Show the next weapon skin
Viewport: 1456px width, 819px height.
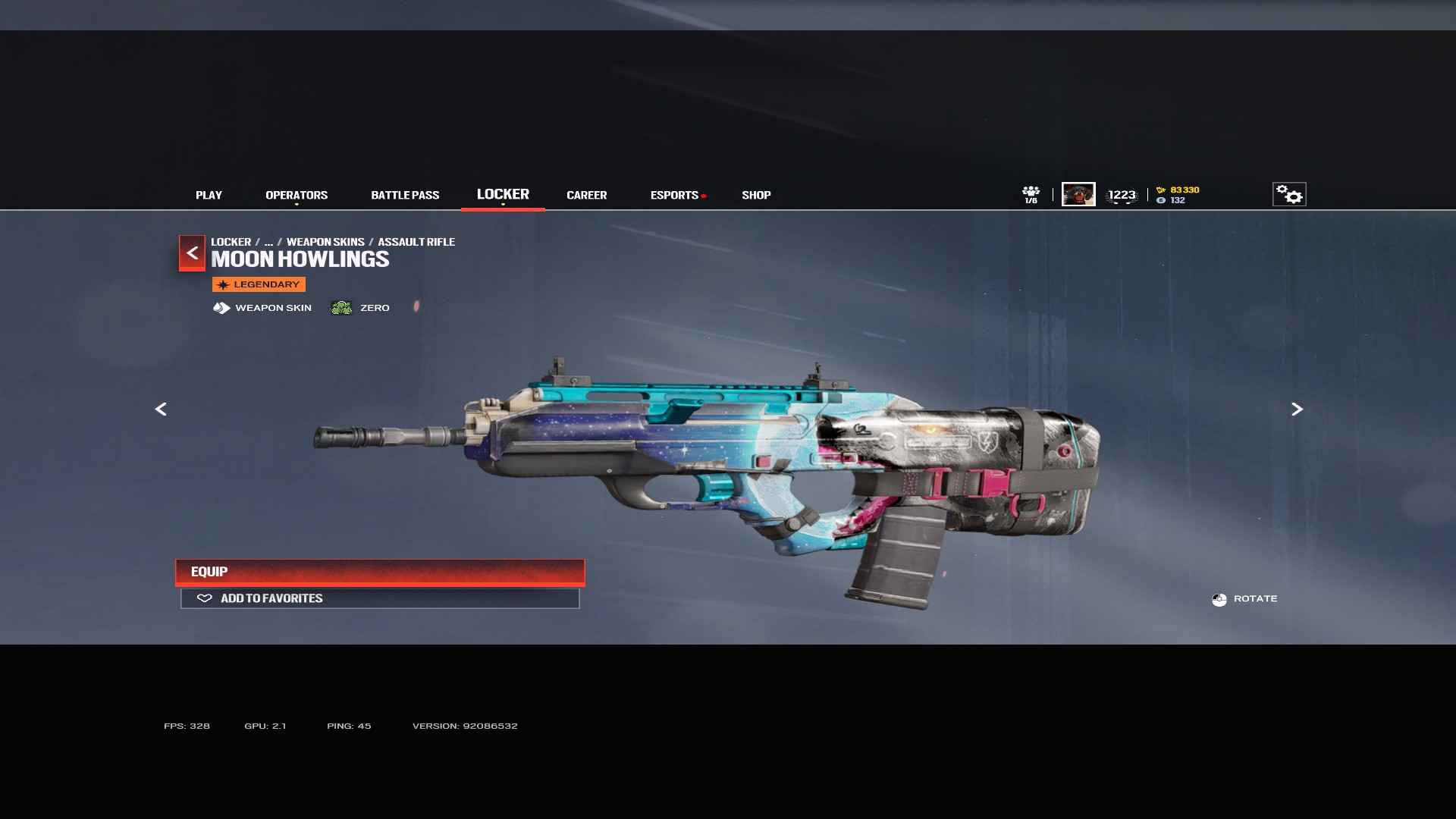(x=1297, y=409)
